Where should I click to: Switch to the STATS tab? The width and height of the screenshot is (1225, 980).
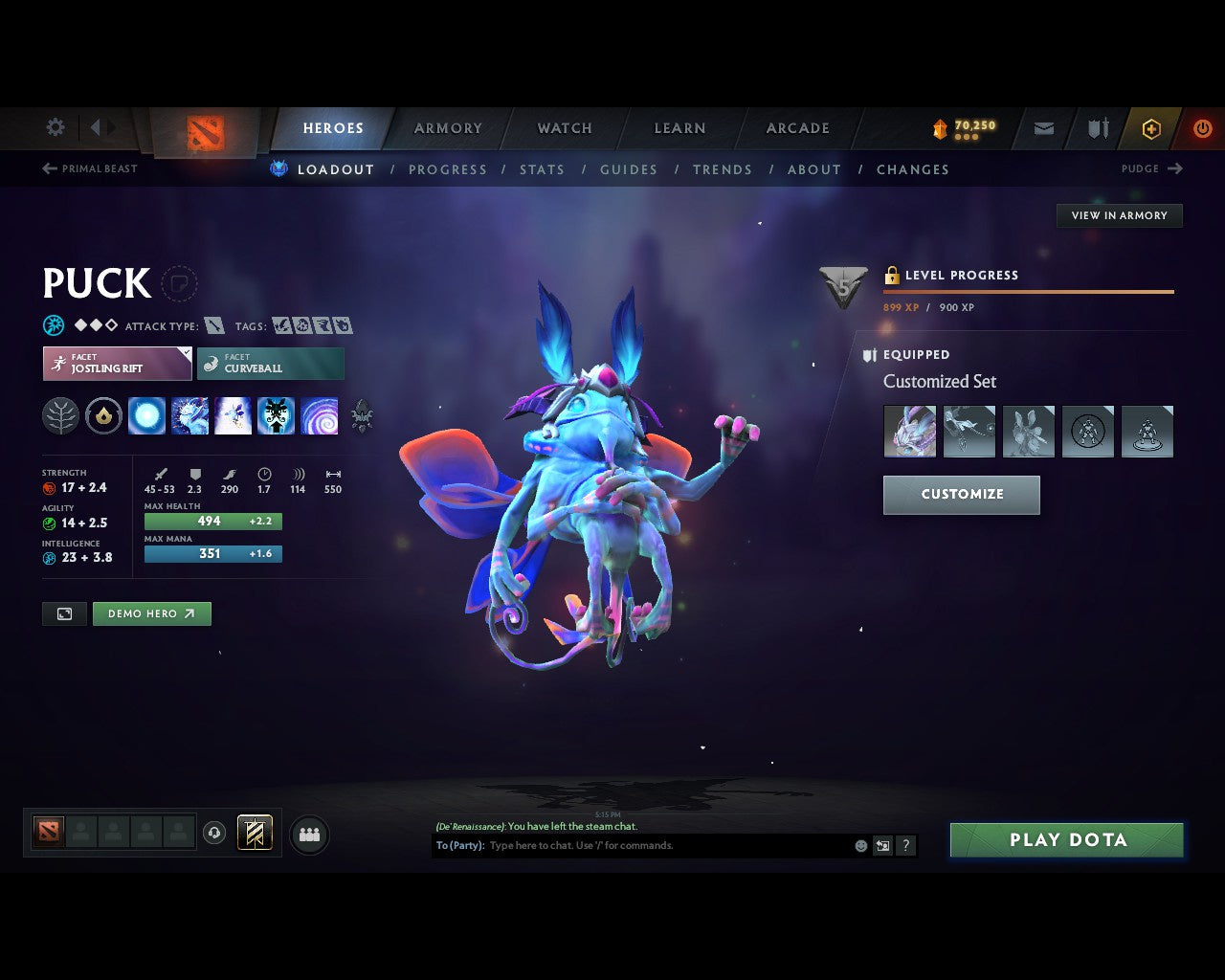click(x=542, y=169)
